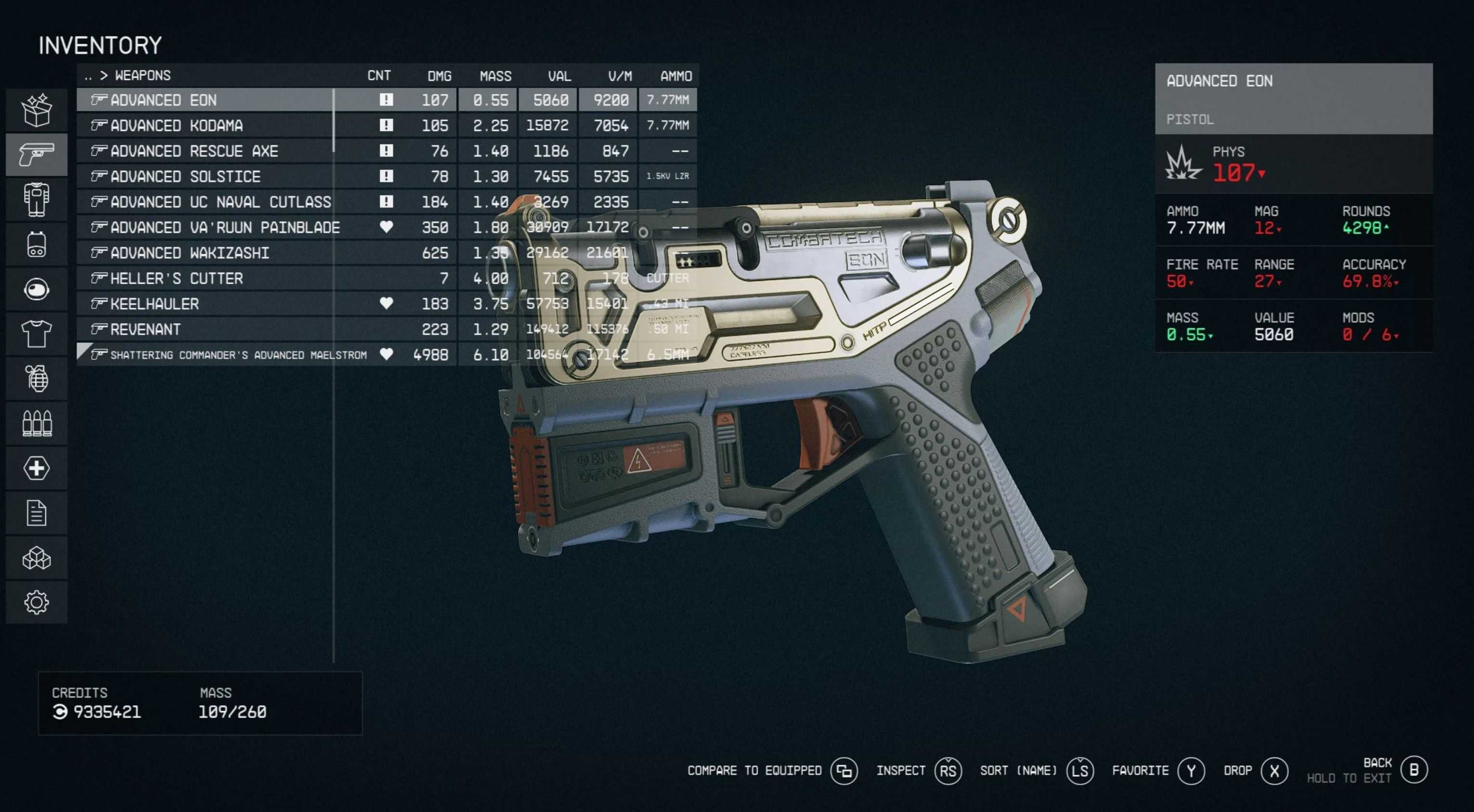Image resolution: width=1474 pixels, height=812 pixels.
Task: Open the apparel t-shirt category
Action: tap(37, 334)
